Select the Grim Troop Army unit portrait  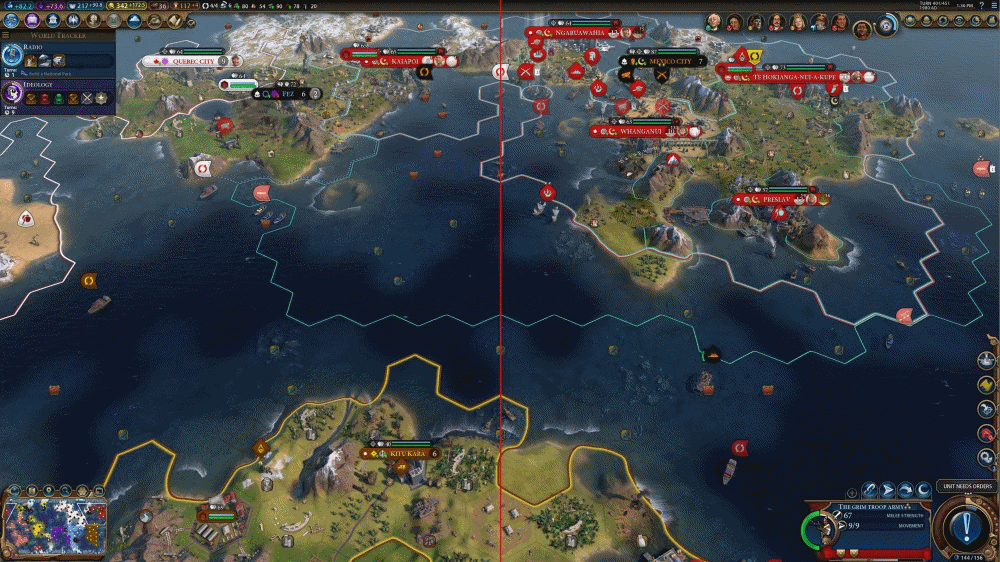click(x=825, y=528)
